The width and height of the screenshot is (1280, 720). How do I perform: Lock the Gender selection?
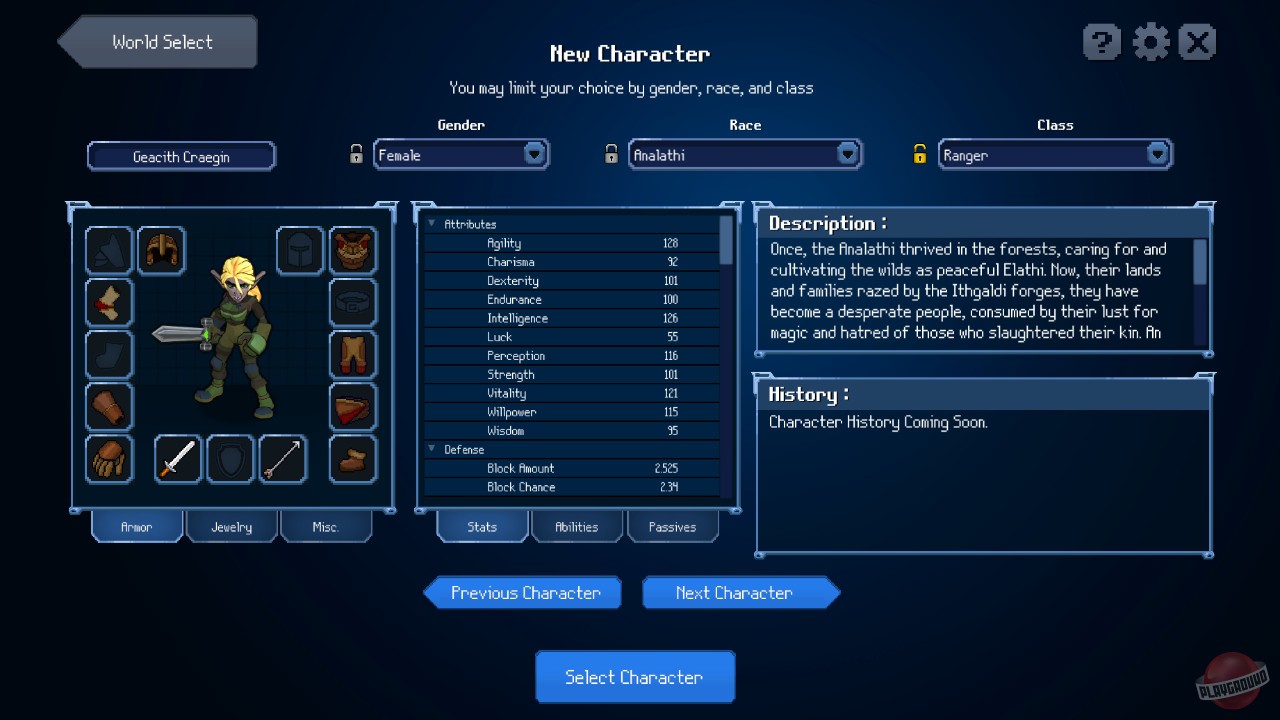point(357,153)
